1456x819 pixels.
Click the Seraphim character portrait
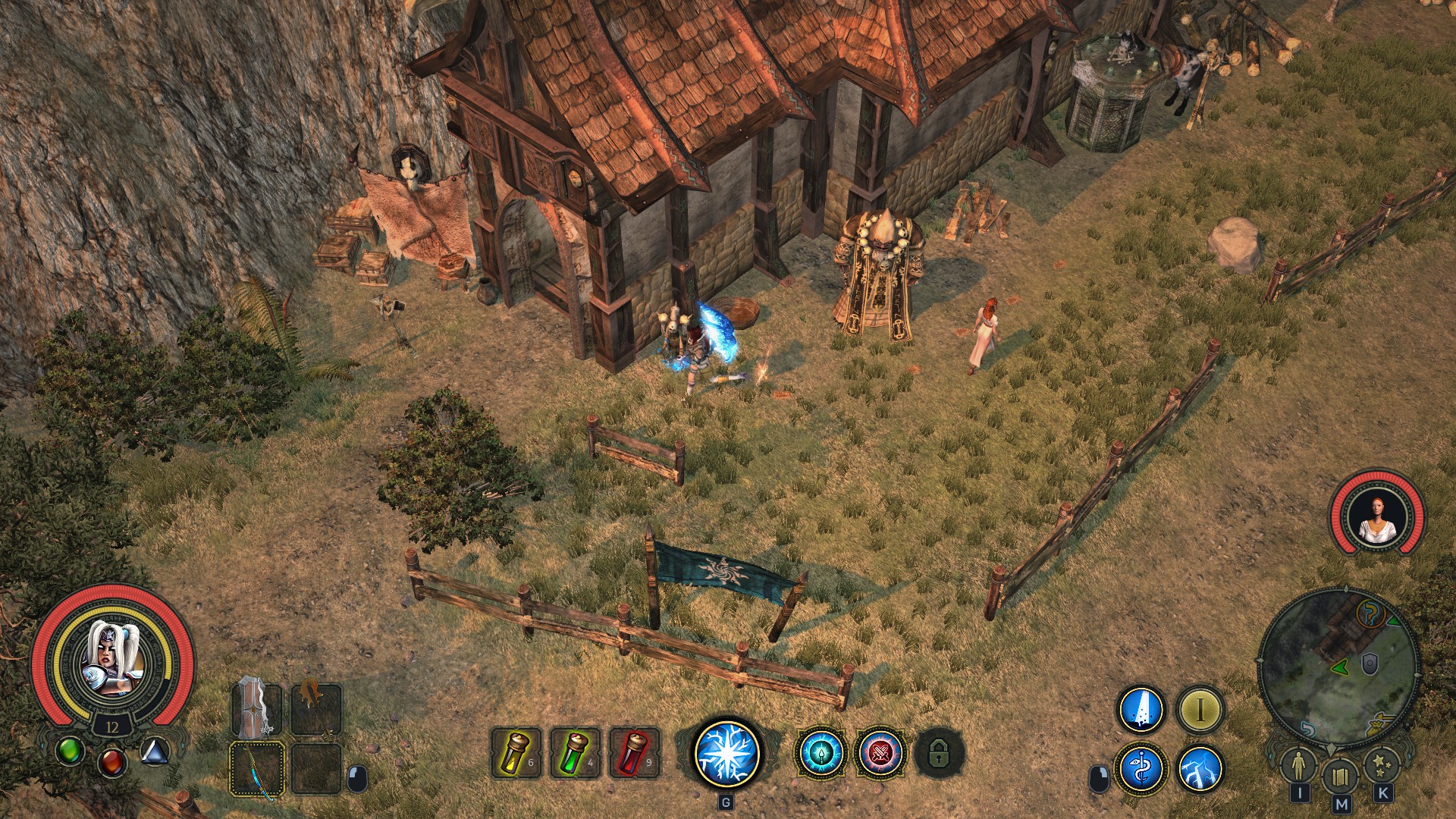(111, 660)
